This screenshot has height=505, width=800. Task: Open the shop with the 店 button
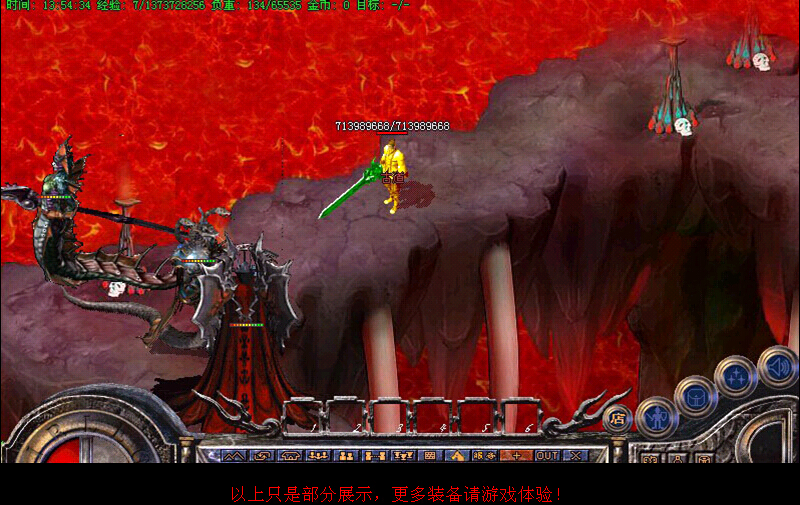coord(617,420)
